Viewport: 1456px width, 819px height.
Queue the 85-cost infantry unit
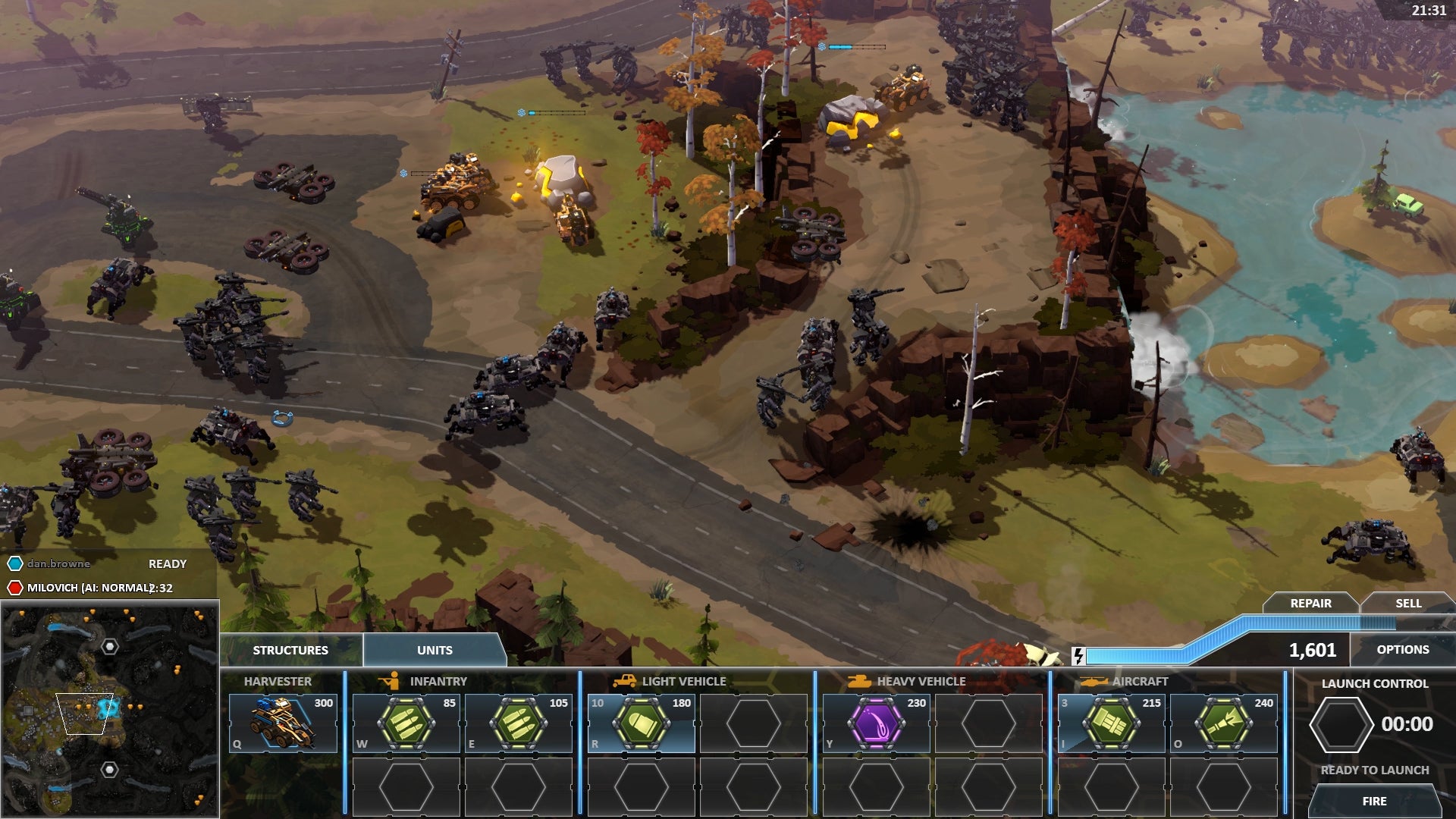click(406, 723)
